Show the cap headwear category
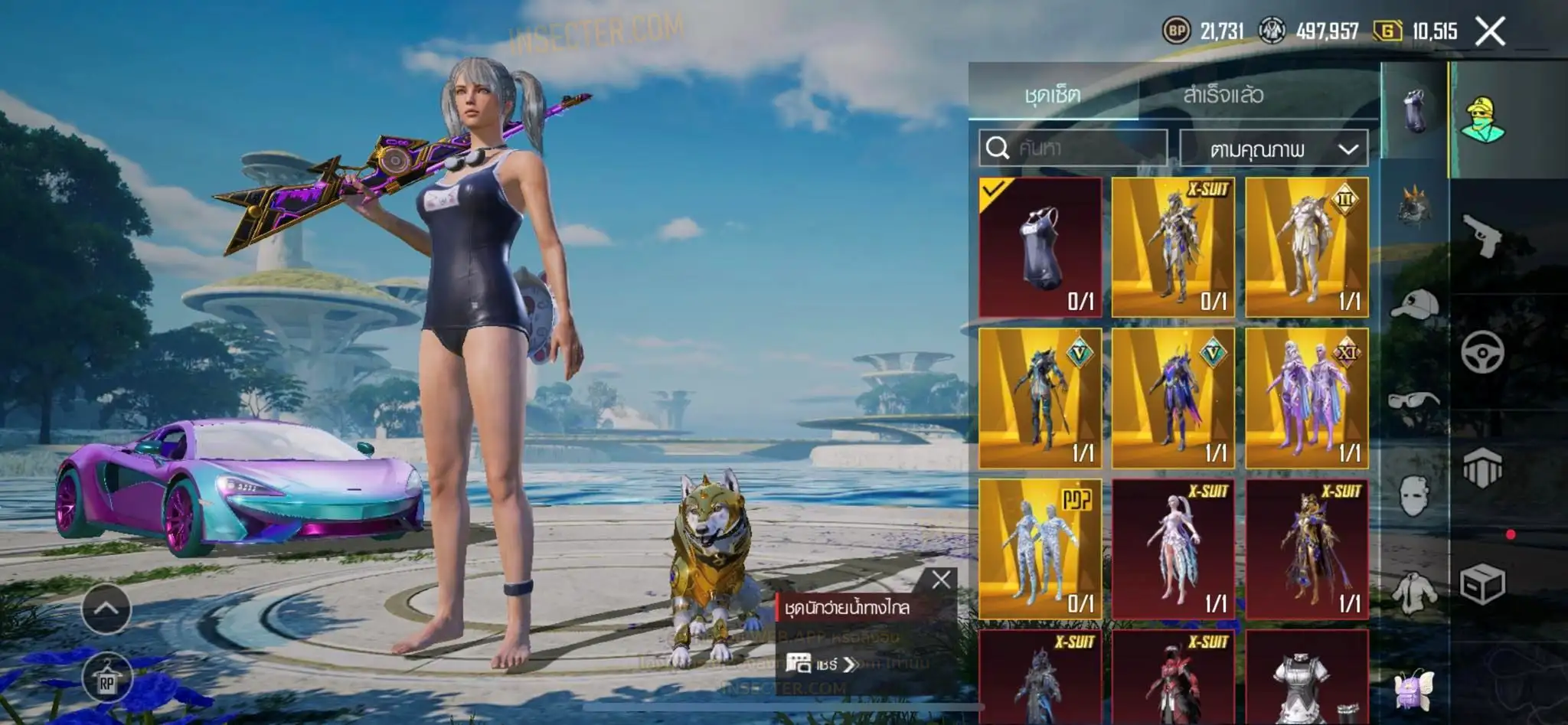Viewport: 1568px width, 725px height. (1413, 303)
